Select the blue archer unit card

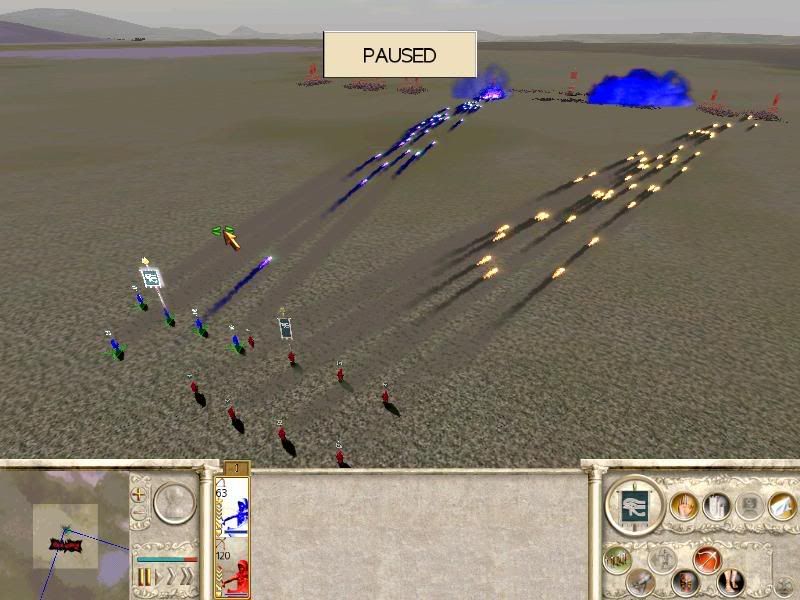(232, 510)
